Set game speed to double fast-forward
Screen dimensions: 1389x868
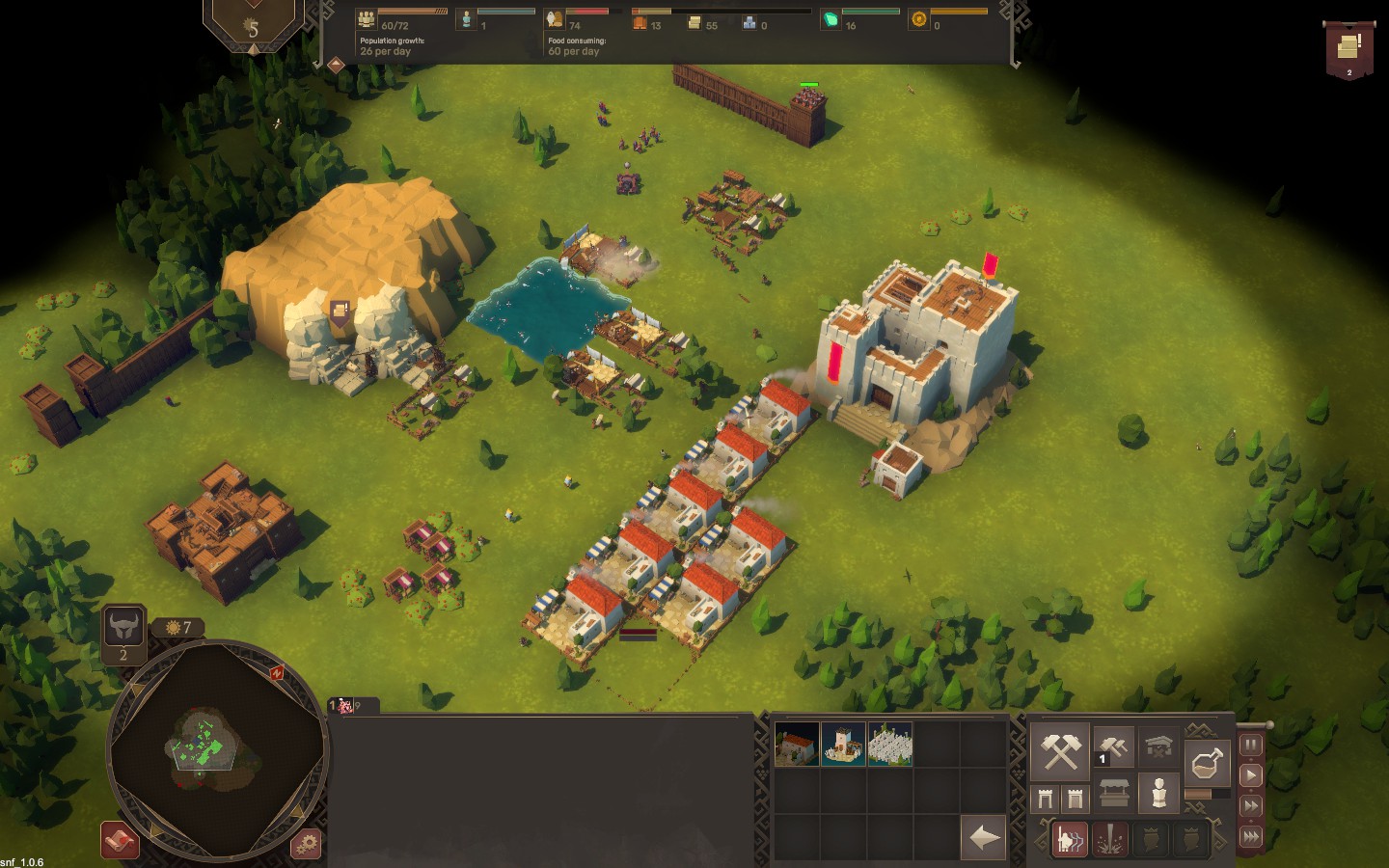click(x=1251, y=805)
